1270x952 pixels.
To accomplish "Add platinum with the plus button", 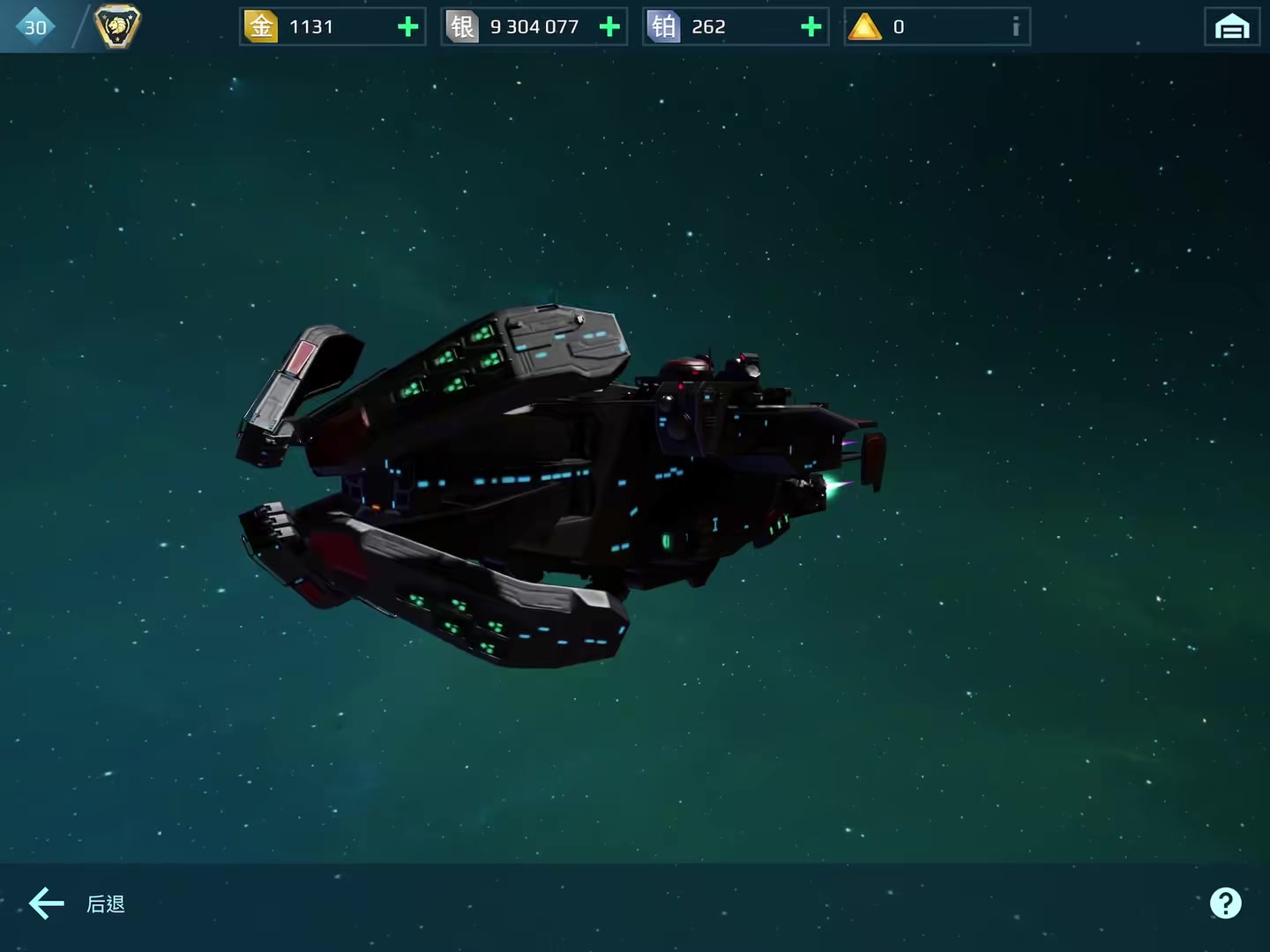I will pyautogui.click(x=811, y=27).
